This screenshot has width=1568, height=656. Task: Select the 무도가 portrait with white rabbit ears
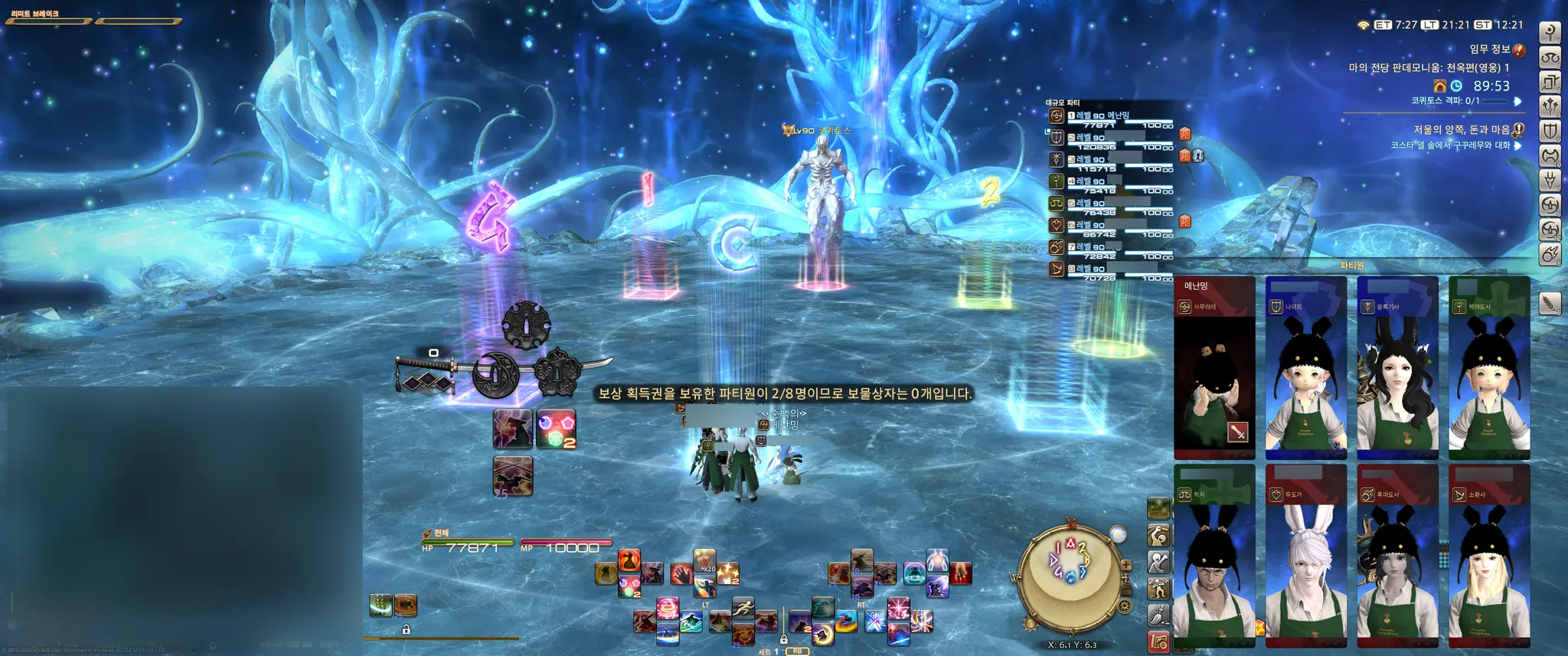[1305, 555]
